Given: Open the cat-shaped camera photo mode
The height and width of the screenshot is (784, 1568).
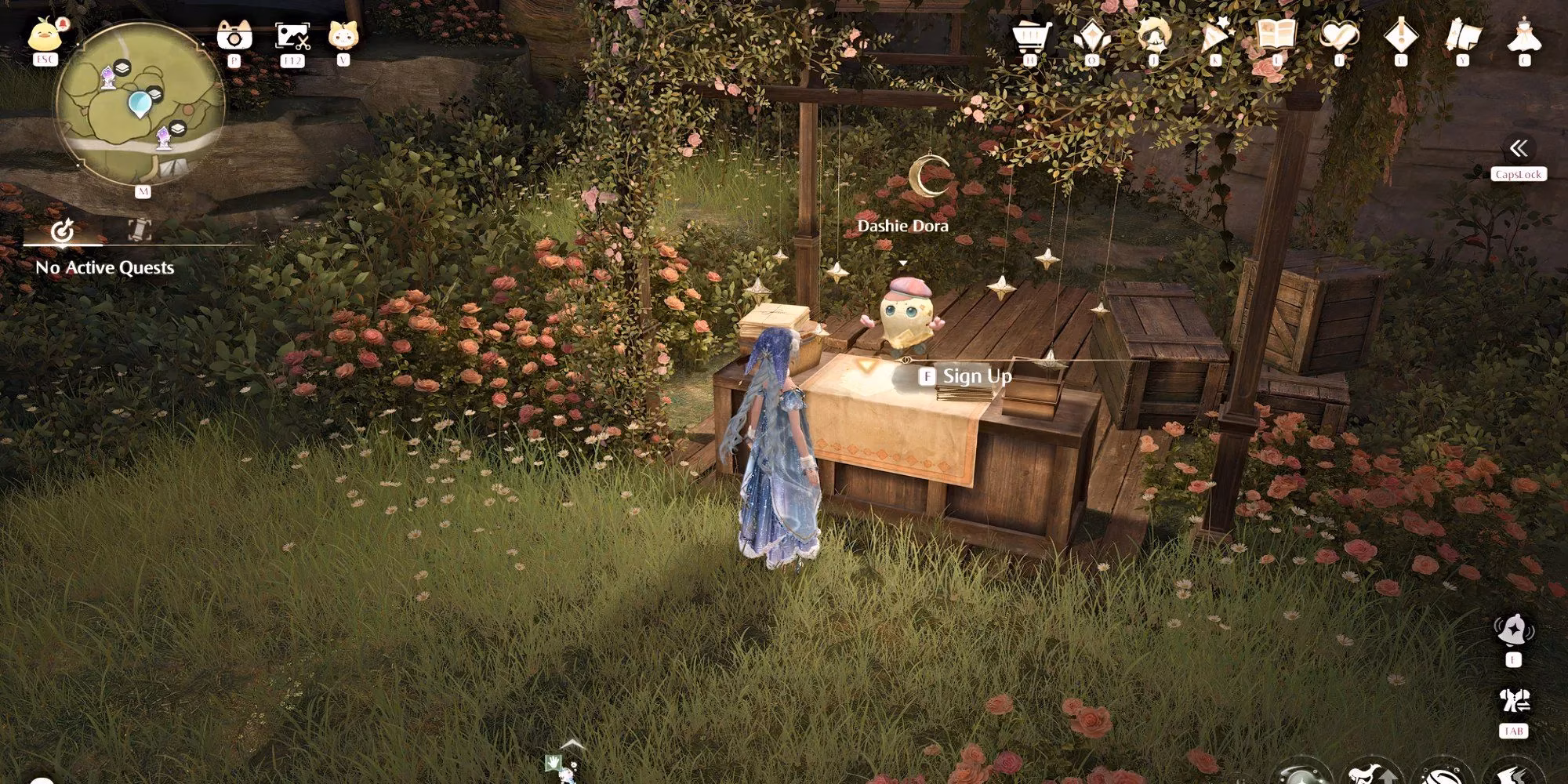Looking at the screenshot, I should (x=234, y=36).
